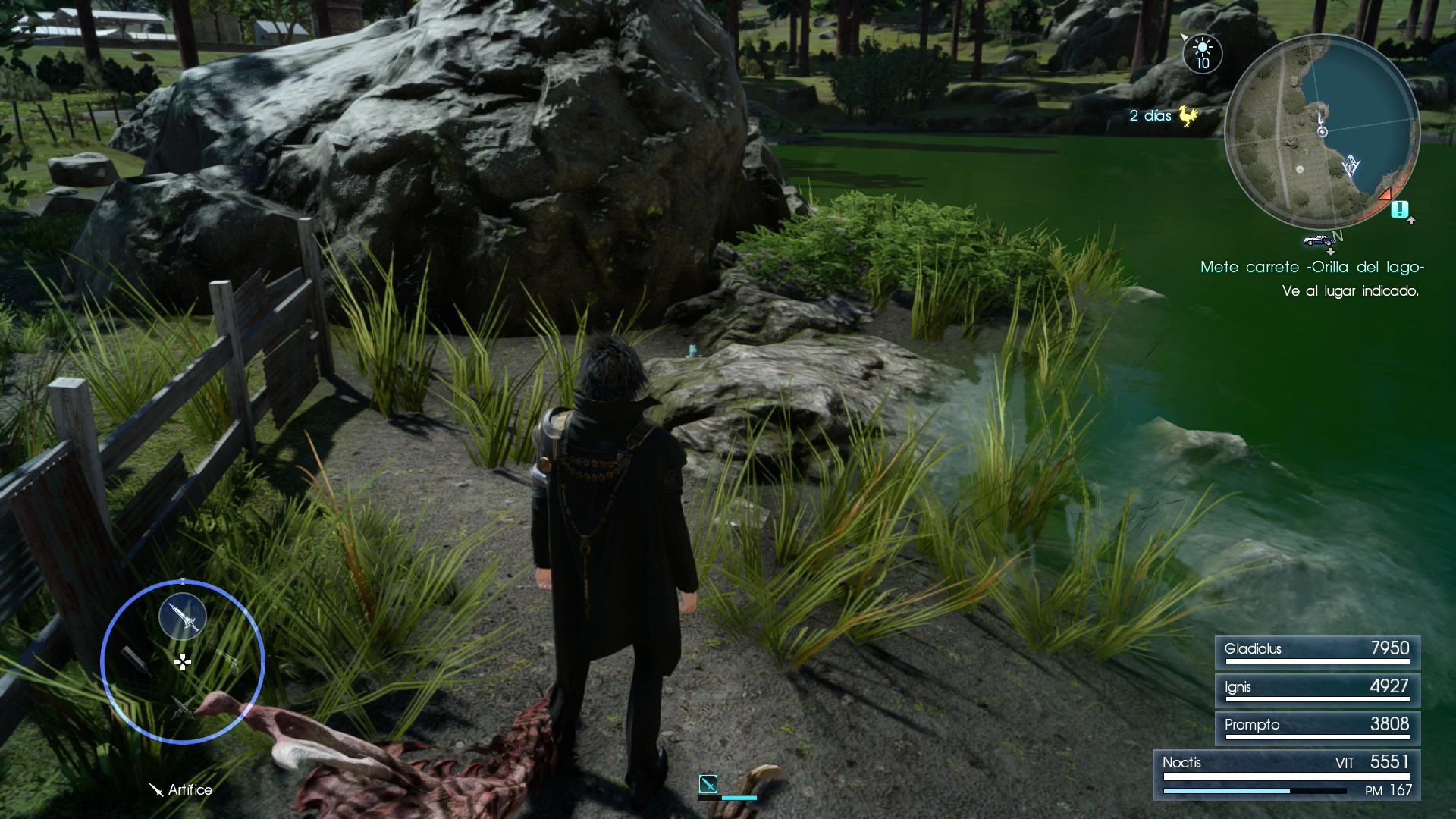1456x819 pixels.
Task: Open the circular minimap
Action: tap(1322, 131)
